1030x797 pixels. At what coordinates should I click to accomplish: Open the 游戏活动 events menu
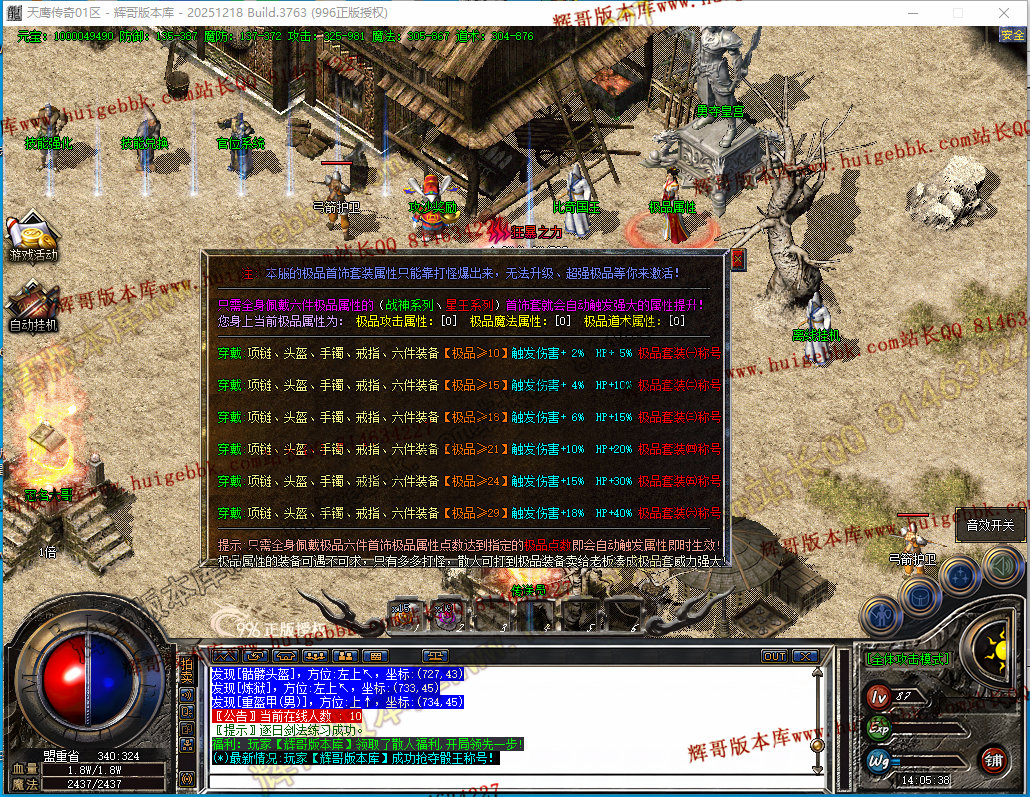point(33,236)
